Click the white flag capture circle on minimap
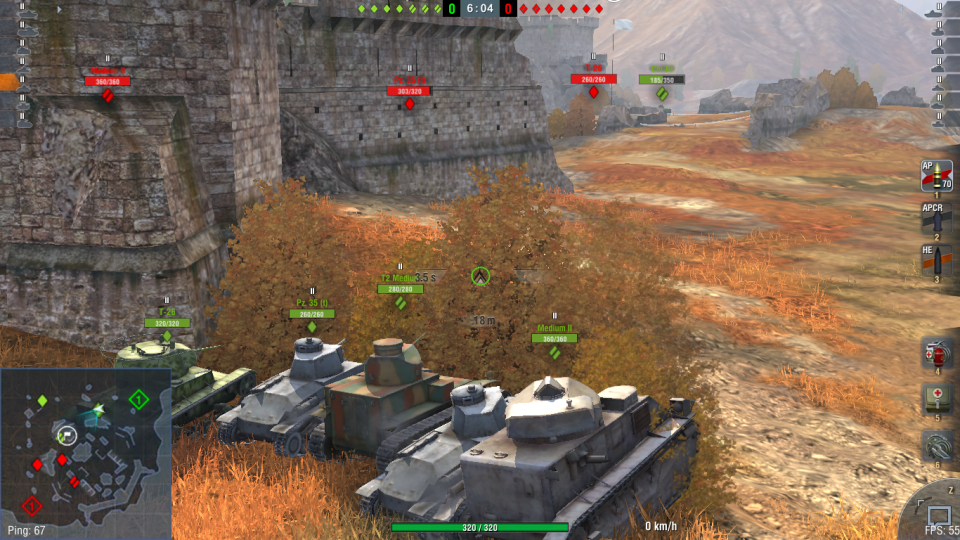The image size is (960, 540). click(67, 435)
